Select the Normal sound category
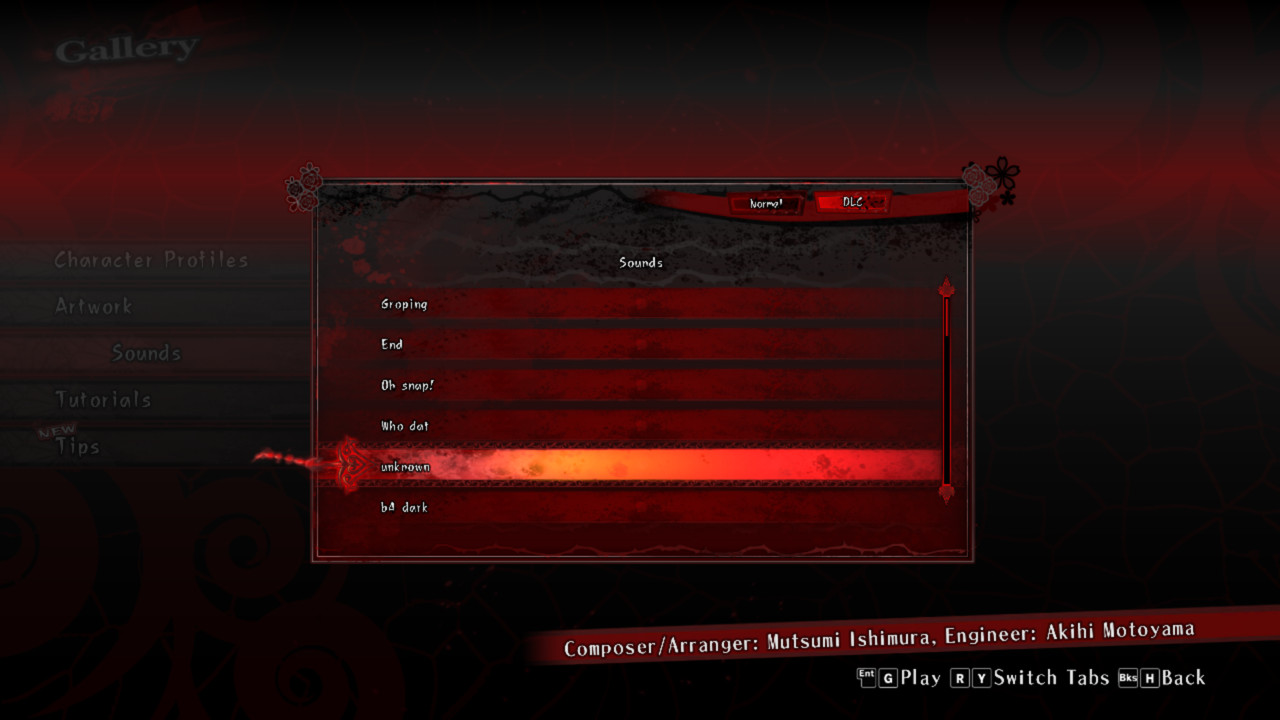1280x720 pixels. point(766,205)
